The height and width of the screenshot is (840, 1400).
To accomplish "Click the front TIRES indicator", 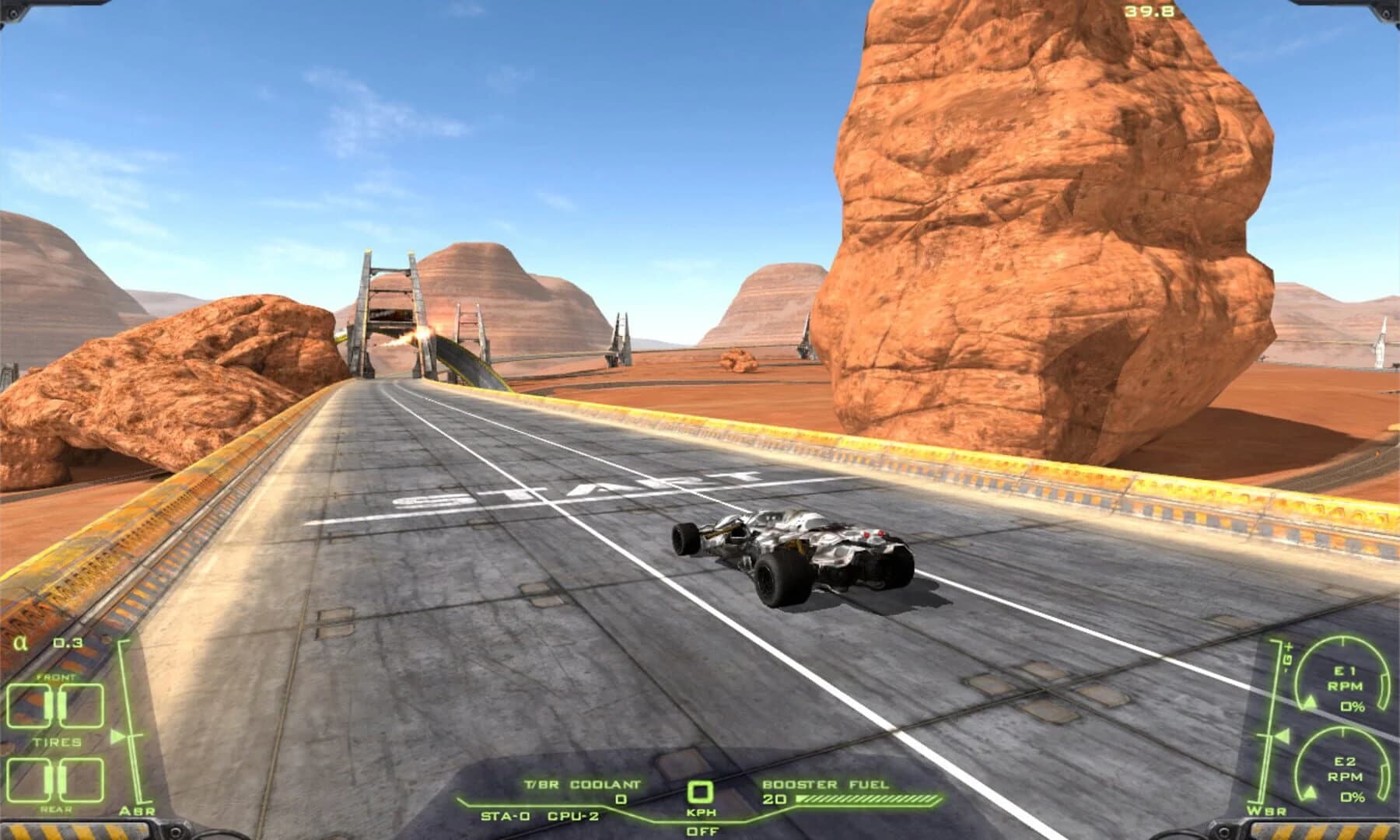I will coord(53,704).
